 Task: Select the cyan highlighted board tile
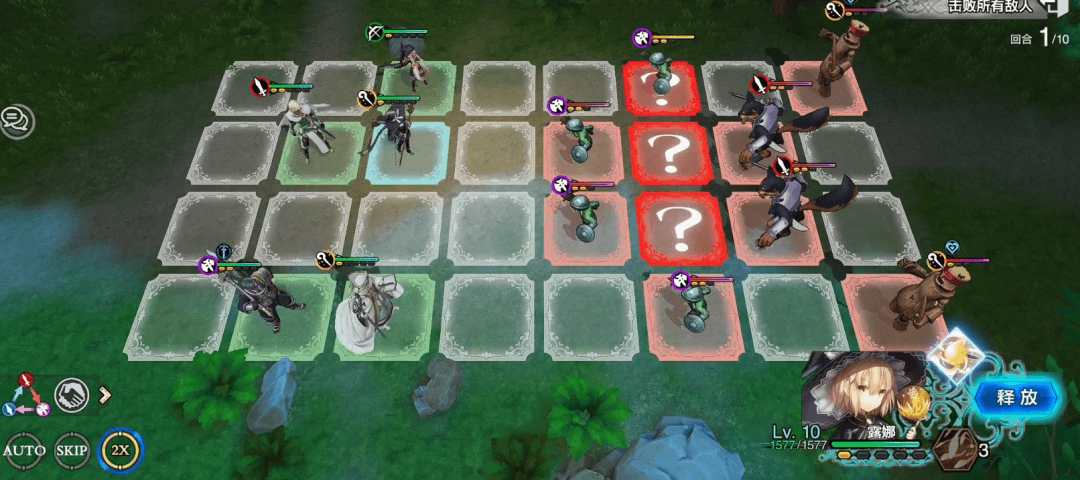coord(405,152)
